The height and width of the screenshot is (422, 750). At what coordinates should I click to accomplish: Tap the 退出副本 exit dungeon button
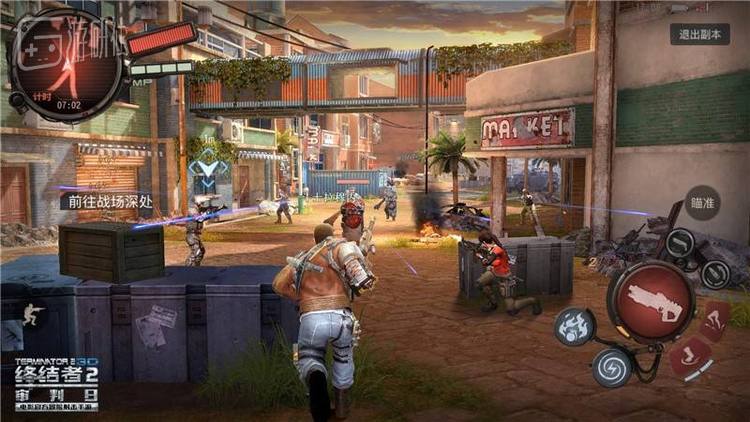703,34
